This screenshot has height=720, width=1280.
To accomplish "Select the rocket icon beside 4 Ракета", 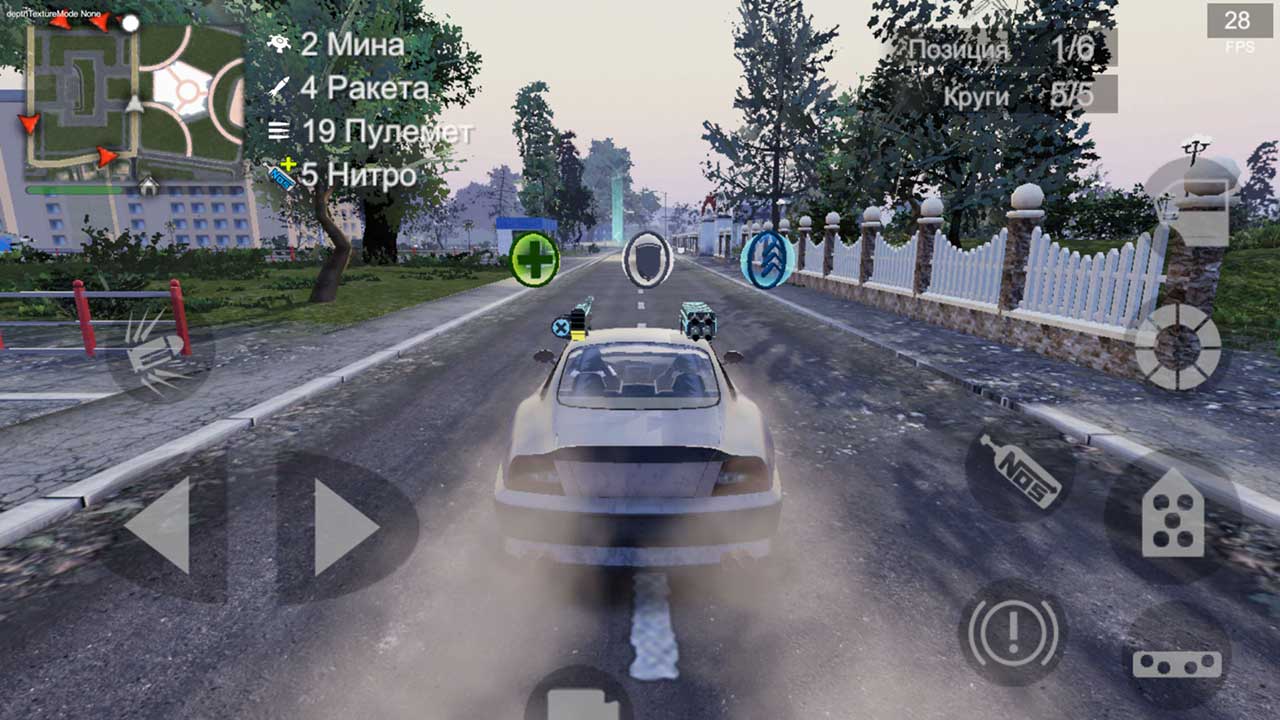I will pyautogui.click(x=278, y=87).
